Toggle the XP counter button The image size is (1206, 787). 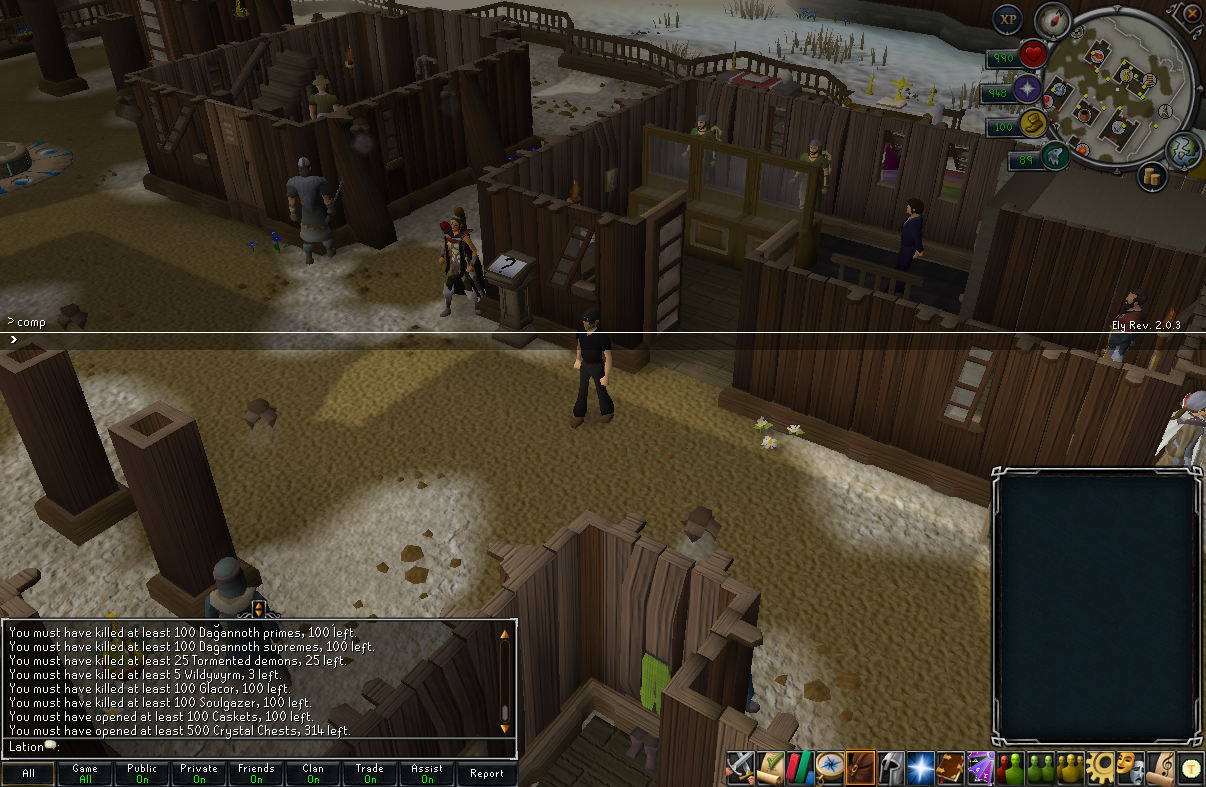1008,19
